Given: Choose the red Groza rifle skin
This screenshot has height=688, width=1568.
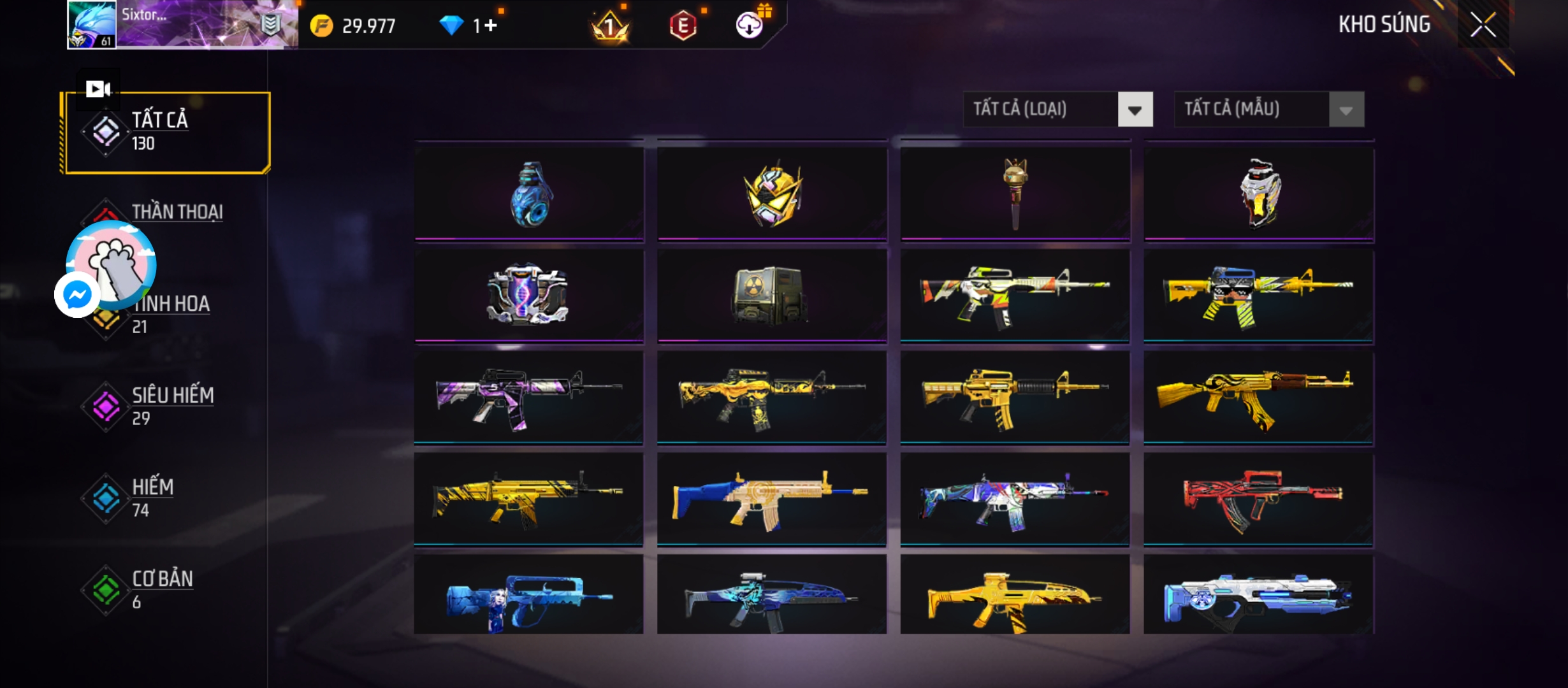Looking at the screenshot, I should tap(1258, 499).
